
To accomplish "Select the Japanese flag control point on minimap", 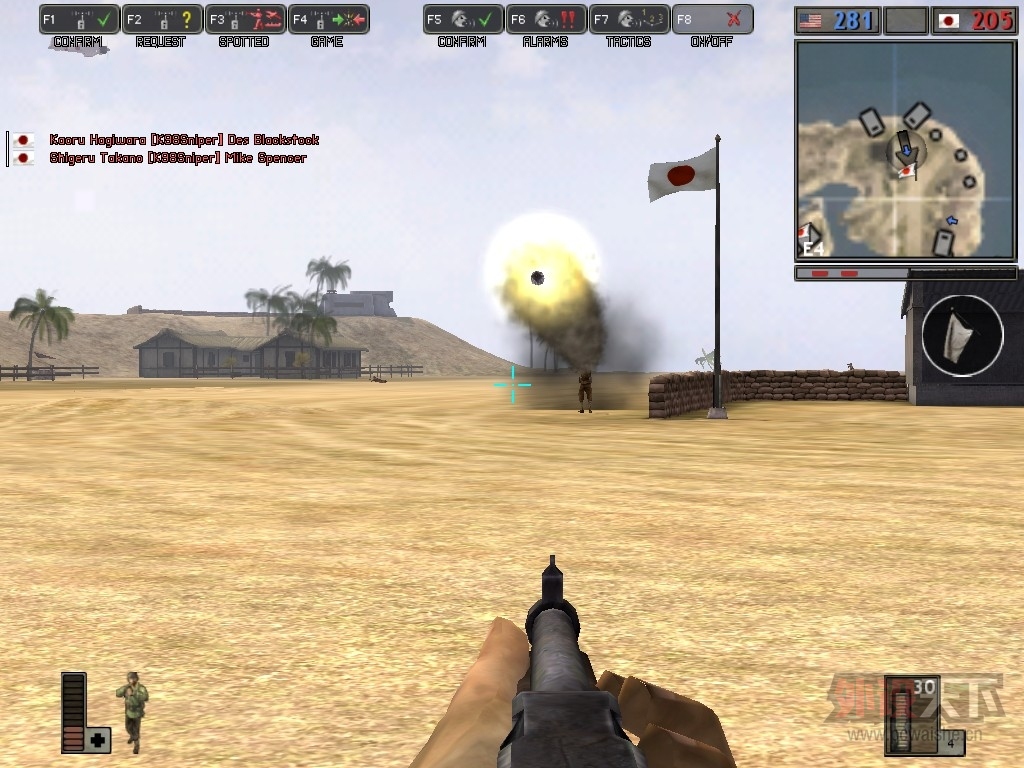I will click(906, 172).
